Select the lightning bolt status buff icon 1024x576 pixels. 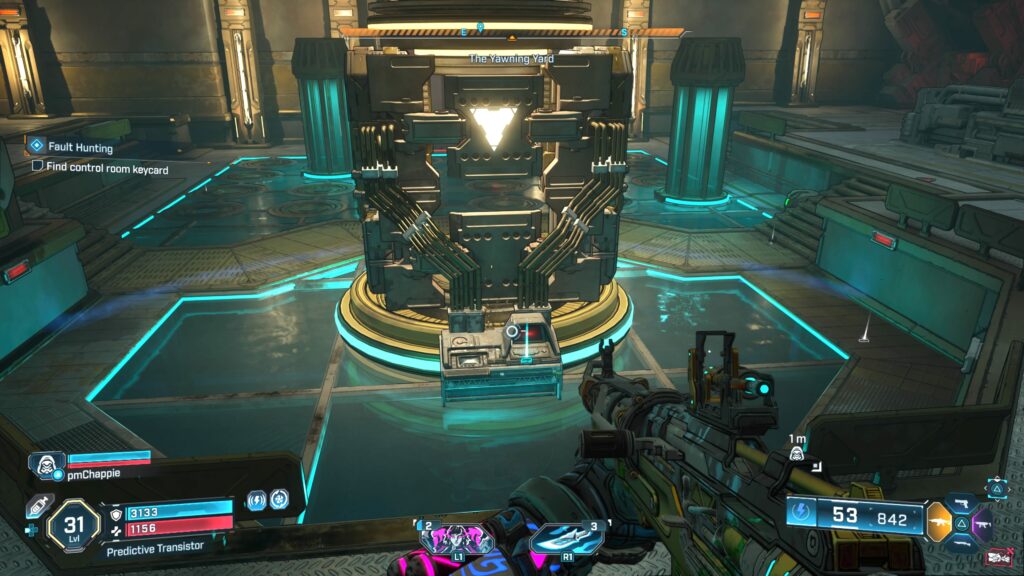pyautogui.click(x=256, y=499)
